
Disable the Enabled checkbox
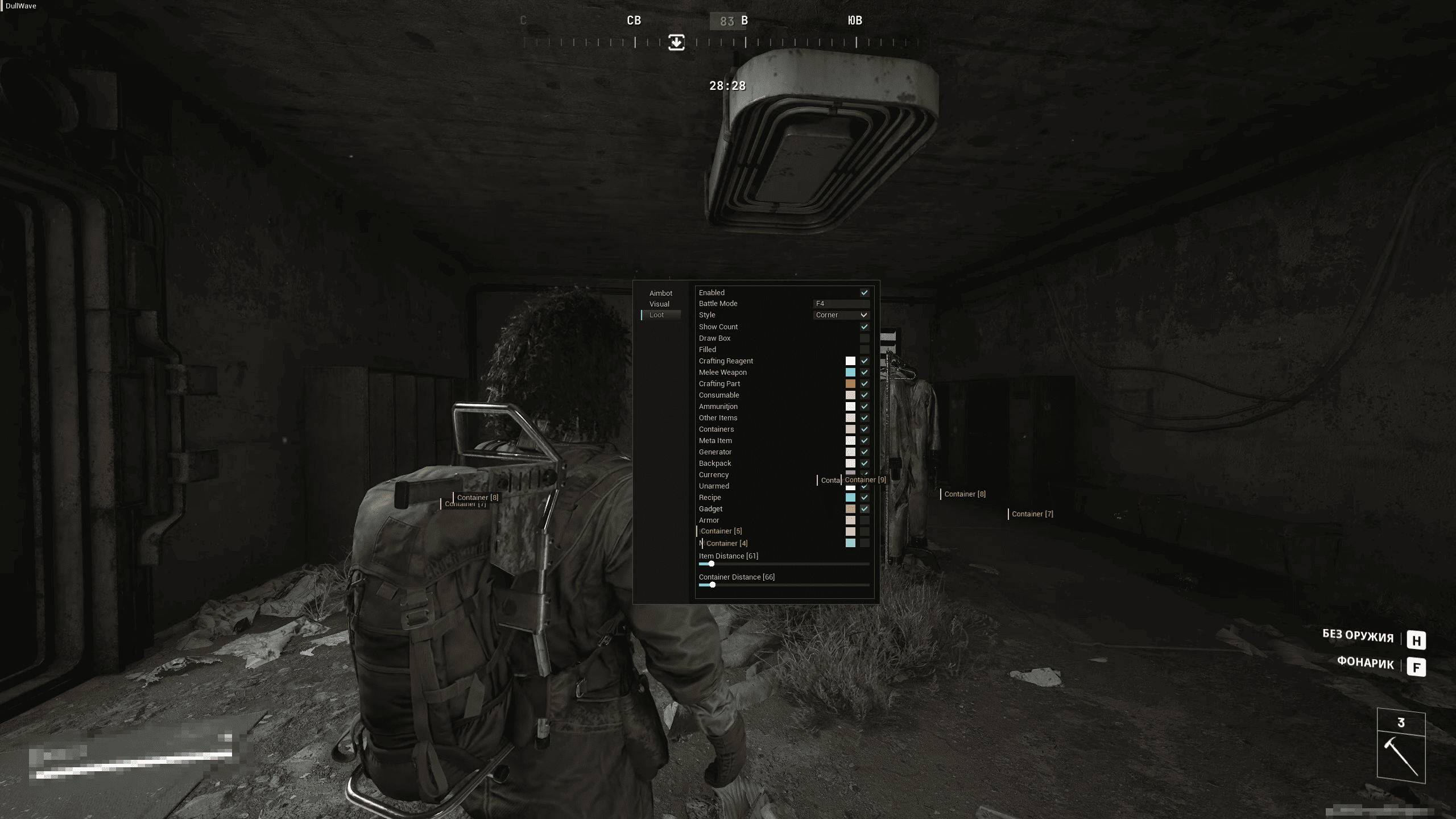[x=864, y=292]
